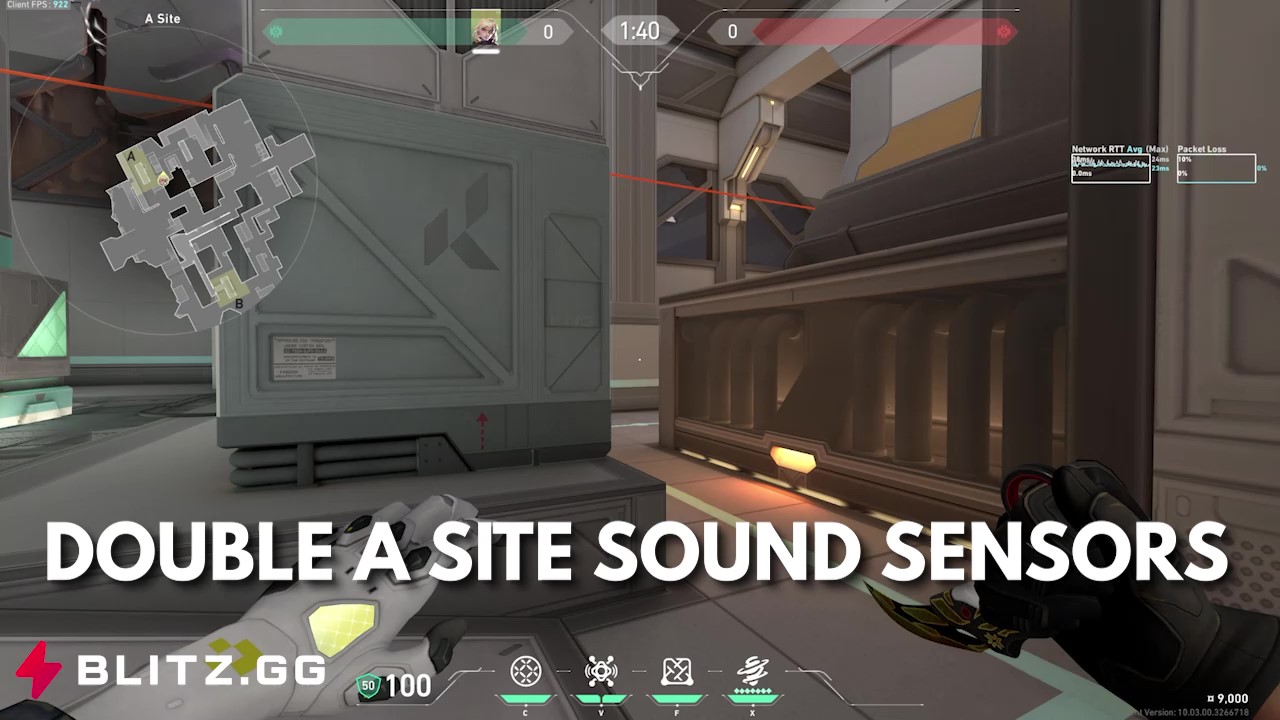Toggle the Network RTT Avg graph overlay
The image size is (1280, 720).
[x=1110, y=167]
